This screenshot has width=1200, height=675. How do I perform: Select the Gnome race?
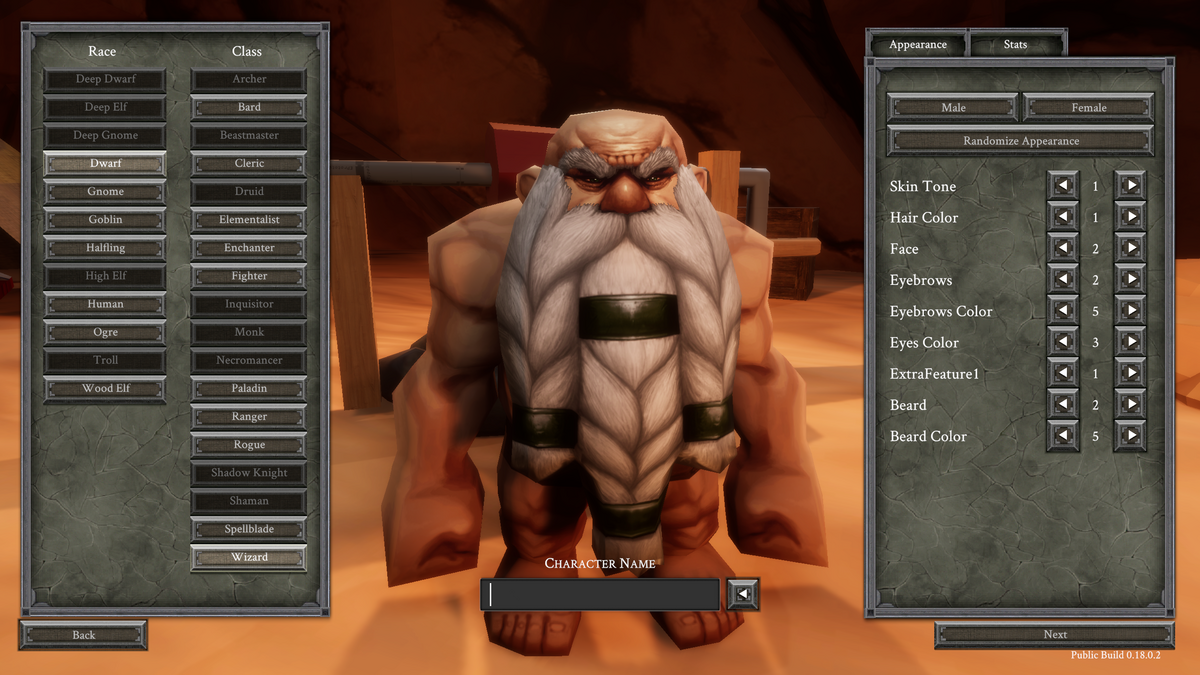(105, 192)
